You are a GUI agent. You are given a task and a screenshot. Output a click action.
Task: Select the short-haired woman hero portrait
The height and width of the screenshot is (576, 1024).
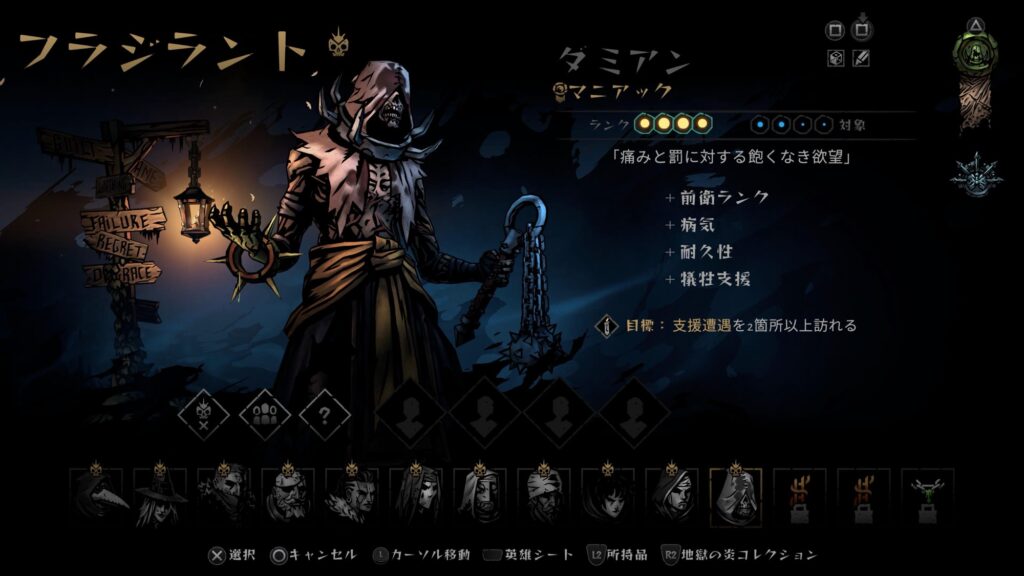point(606,495)
